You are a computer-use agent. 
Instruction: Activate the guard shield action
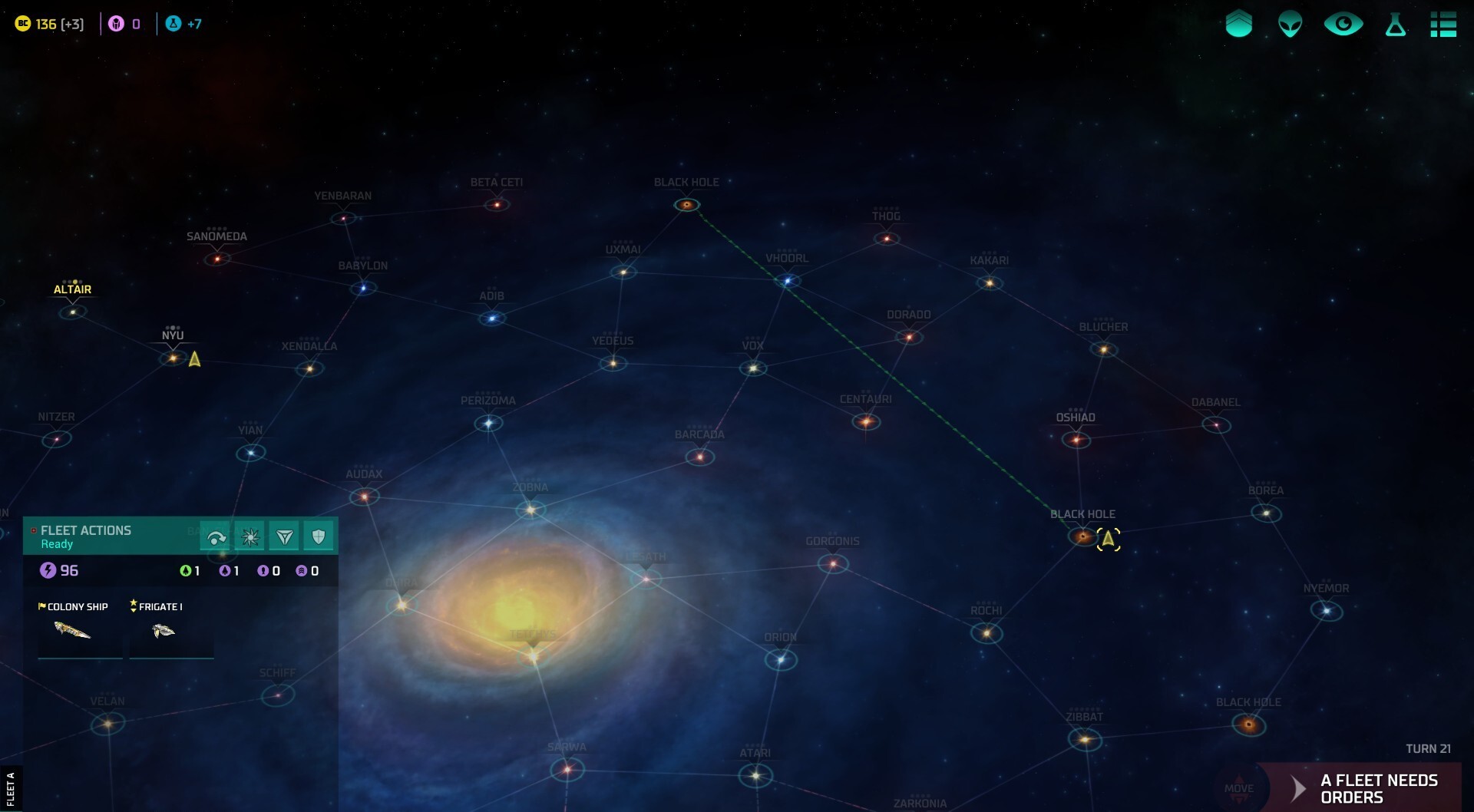(318, 536)
